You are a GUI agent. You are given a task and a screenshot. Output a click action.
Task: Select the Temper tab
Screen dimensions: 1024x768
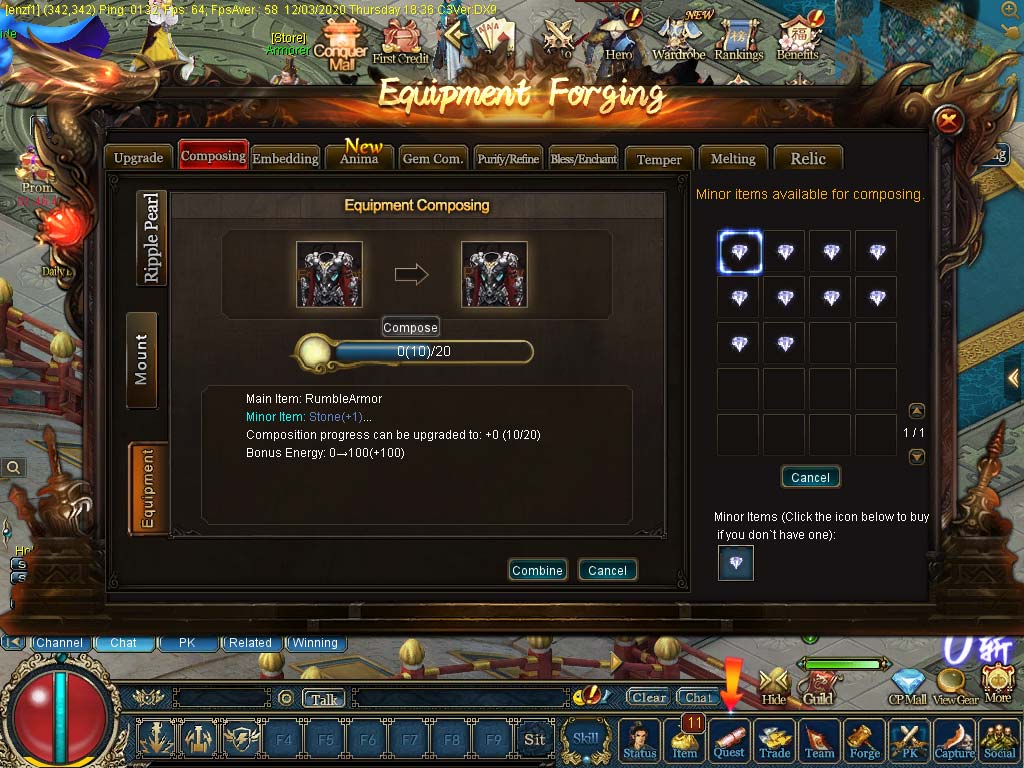[x=659, y=159]
